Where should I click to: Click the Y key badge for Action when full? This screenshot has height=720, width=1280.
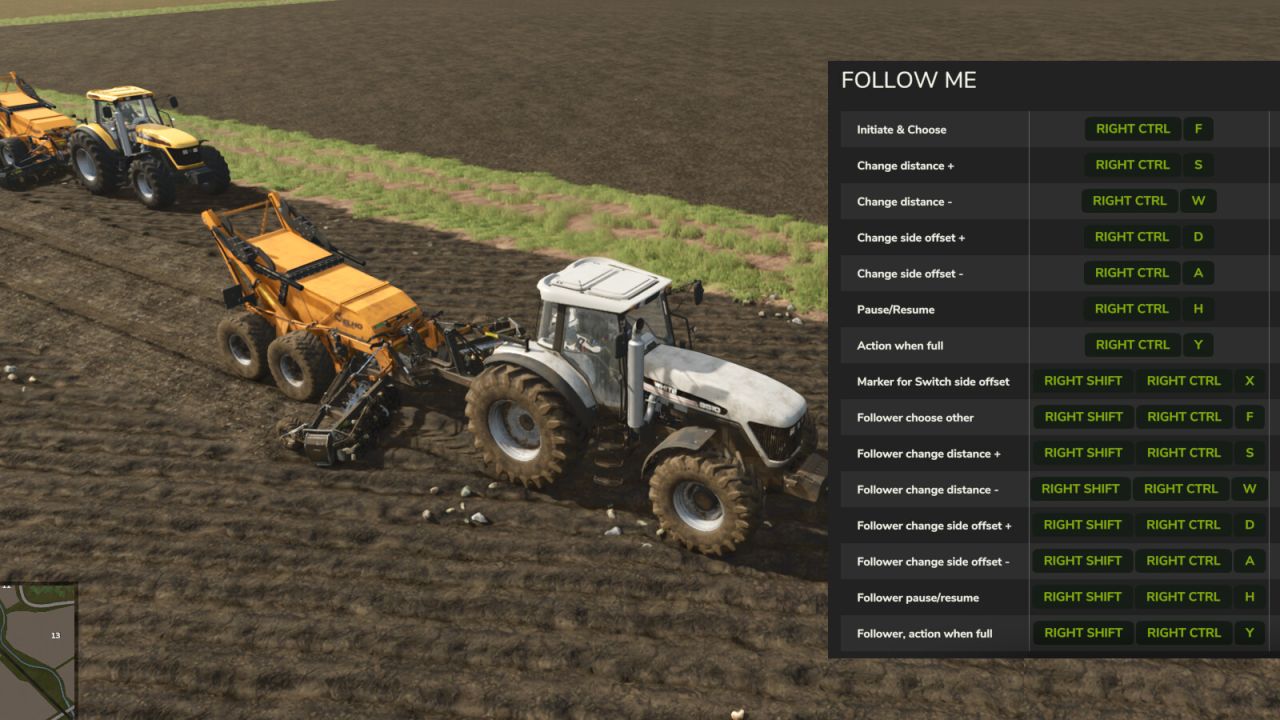point(1197,344)
